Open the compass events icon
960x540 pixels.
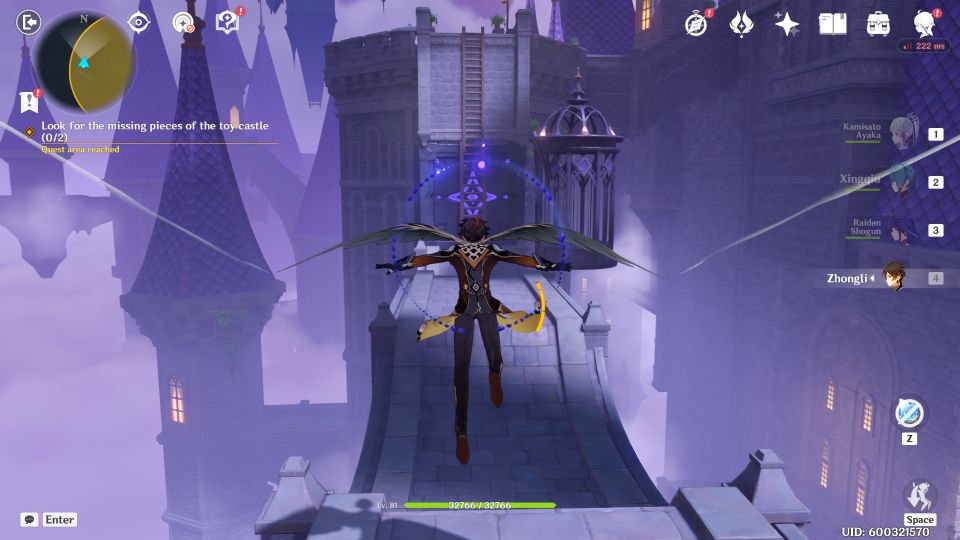click(697, 24)
